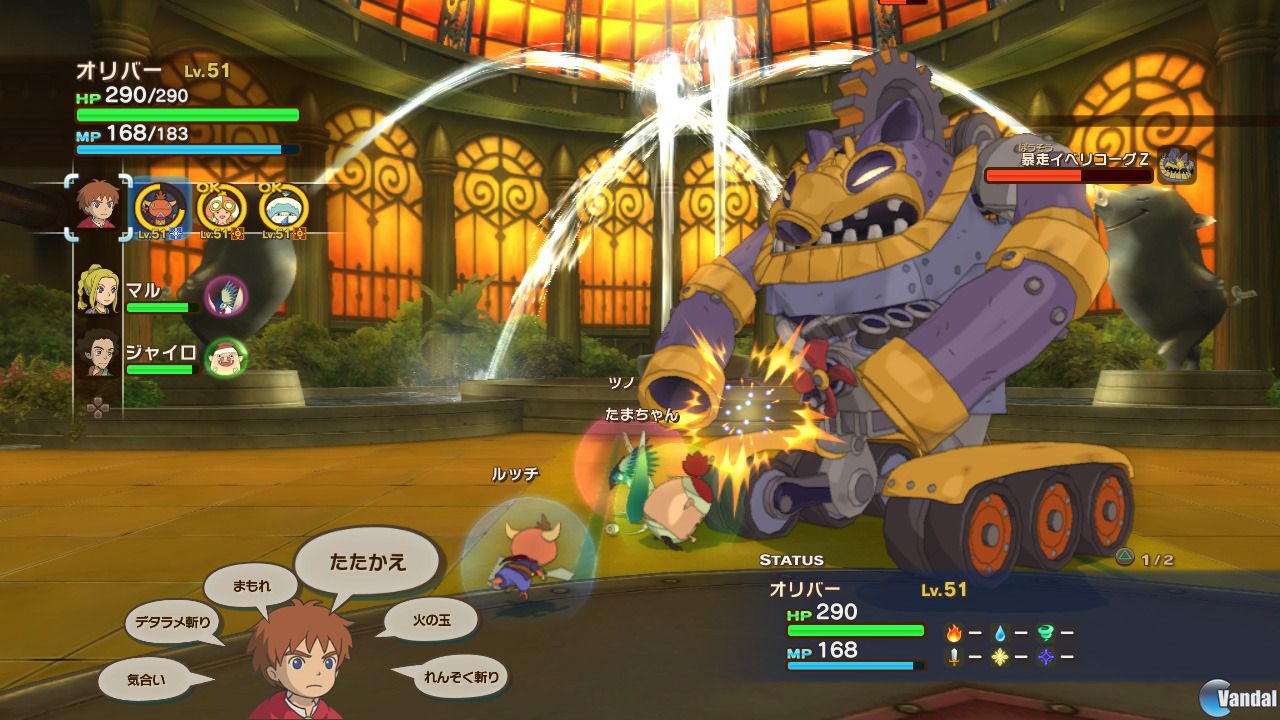1280x720 pixels.
Task: Click Maru's winged bird familiar icon
Action: click(x=226, y=296)
